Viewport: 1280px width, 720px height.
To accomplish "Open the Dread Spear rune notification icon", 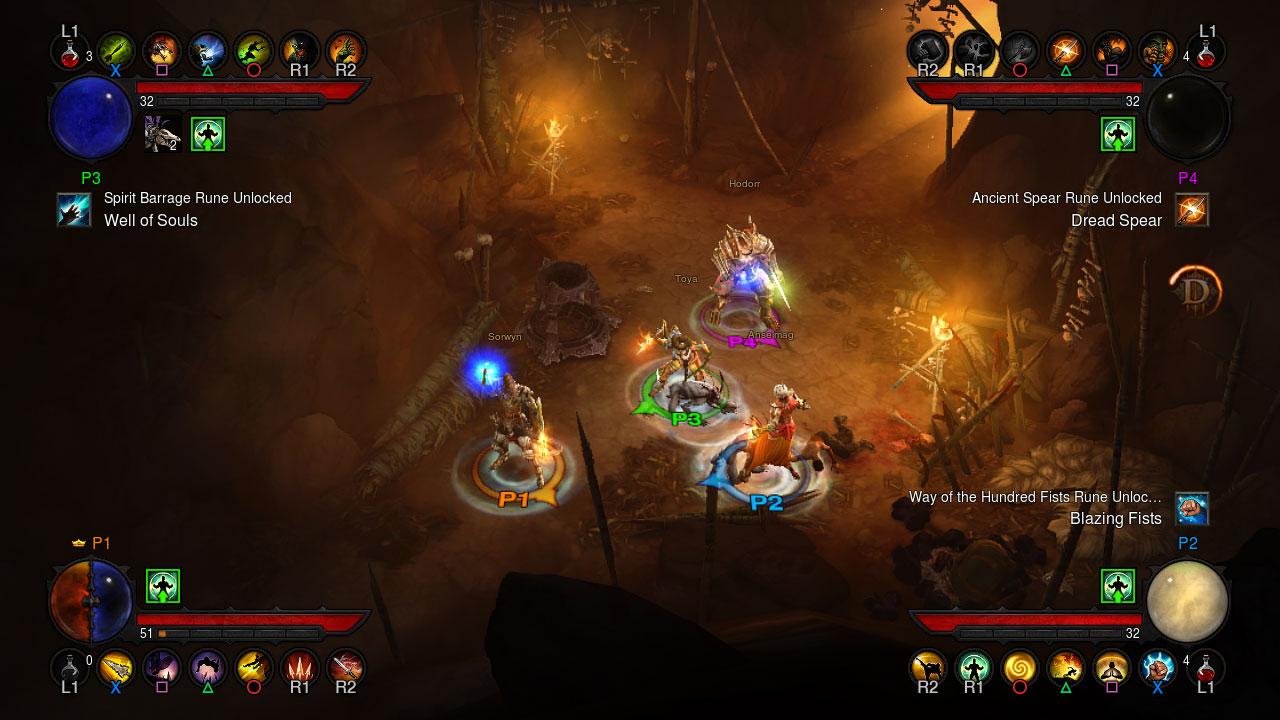I will pyautogui.click(x=1192, y=210).
